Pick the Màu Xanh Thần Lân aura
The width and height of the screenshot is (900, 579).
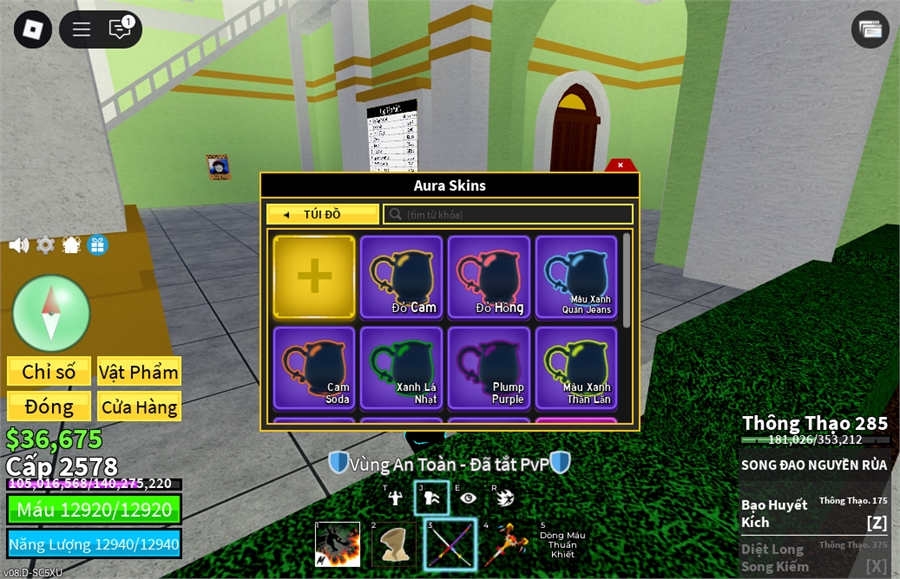click(576, 367)
